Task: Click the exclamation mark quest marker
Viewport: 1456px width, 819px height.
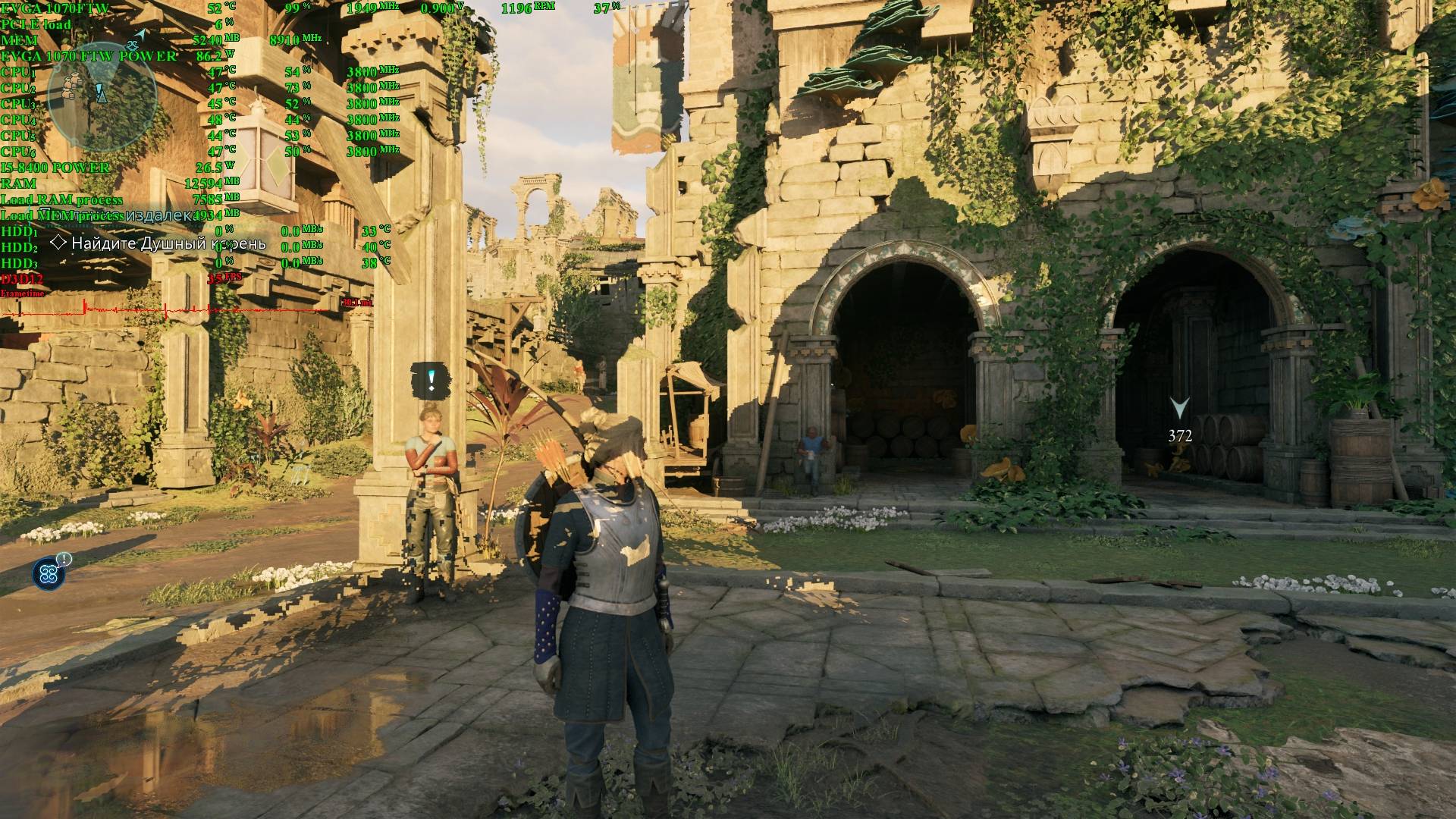Action: [x=431, y=379]
